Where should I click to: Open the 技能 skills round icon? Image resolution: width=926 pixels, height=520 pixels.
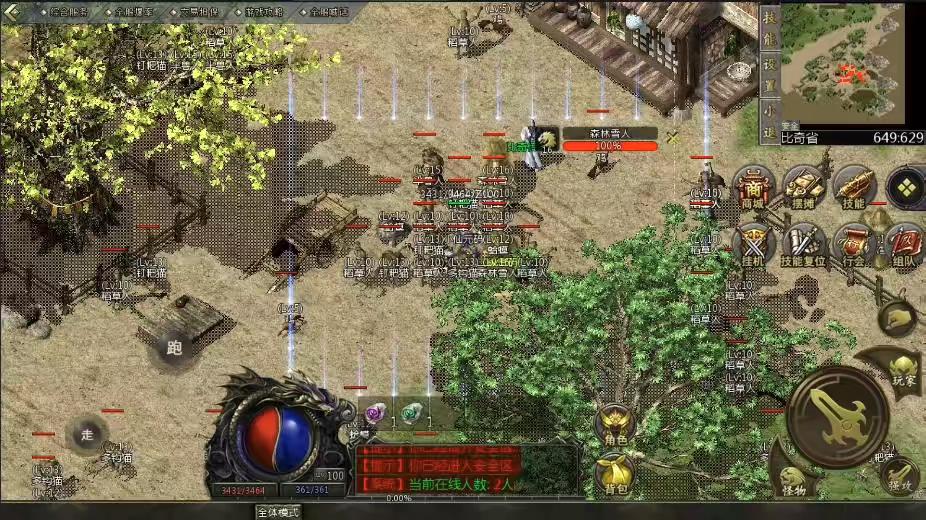(854, 186)
